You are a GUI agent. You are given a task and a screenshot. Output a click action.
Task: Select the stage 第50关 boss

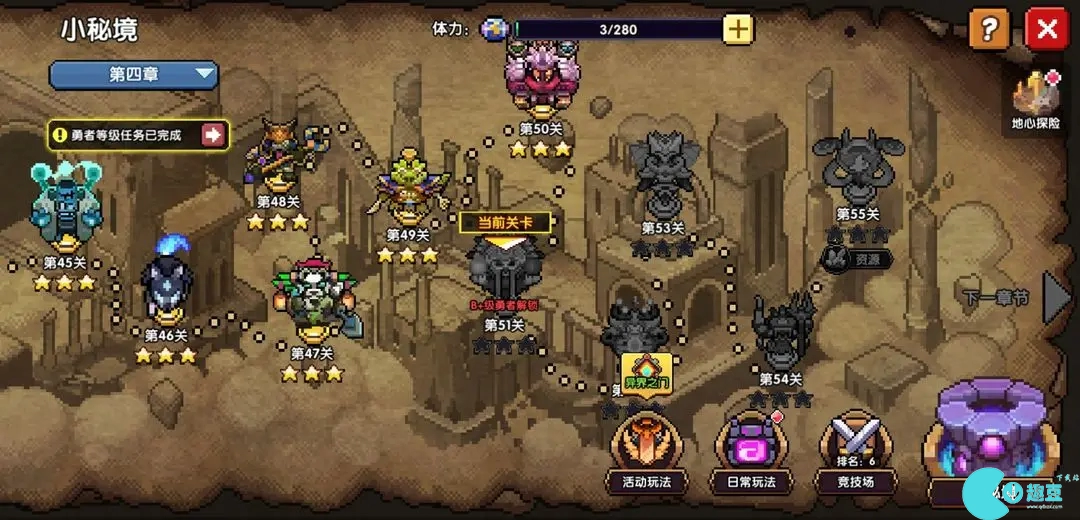click(542, 78)
